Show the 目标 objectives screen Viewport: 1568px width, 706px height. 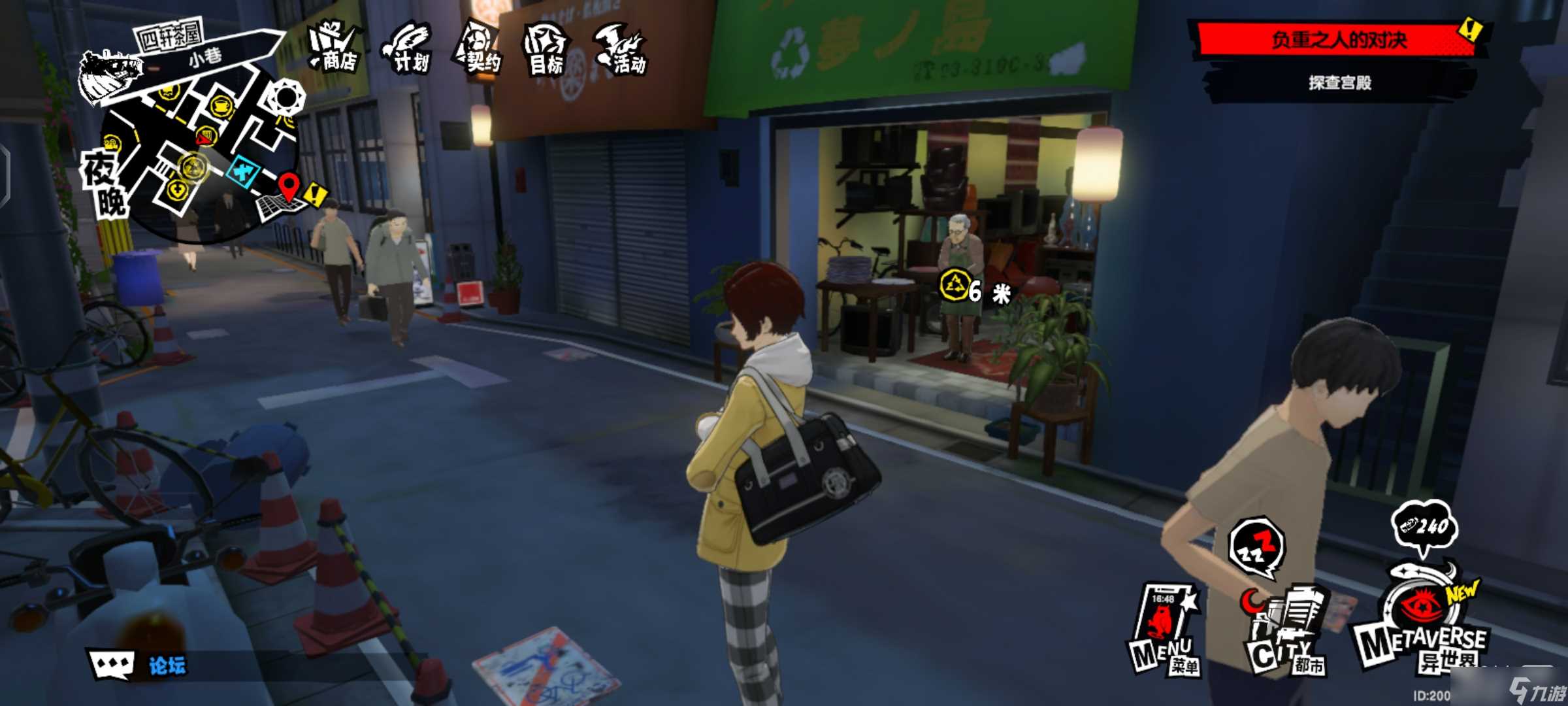pos(546,50)
